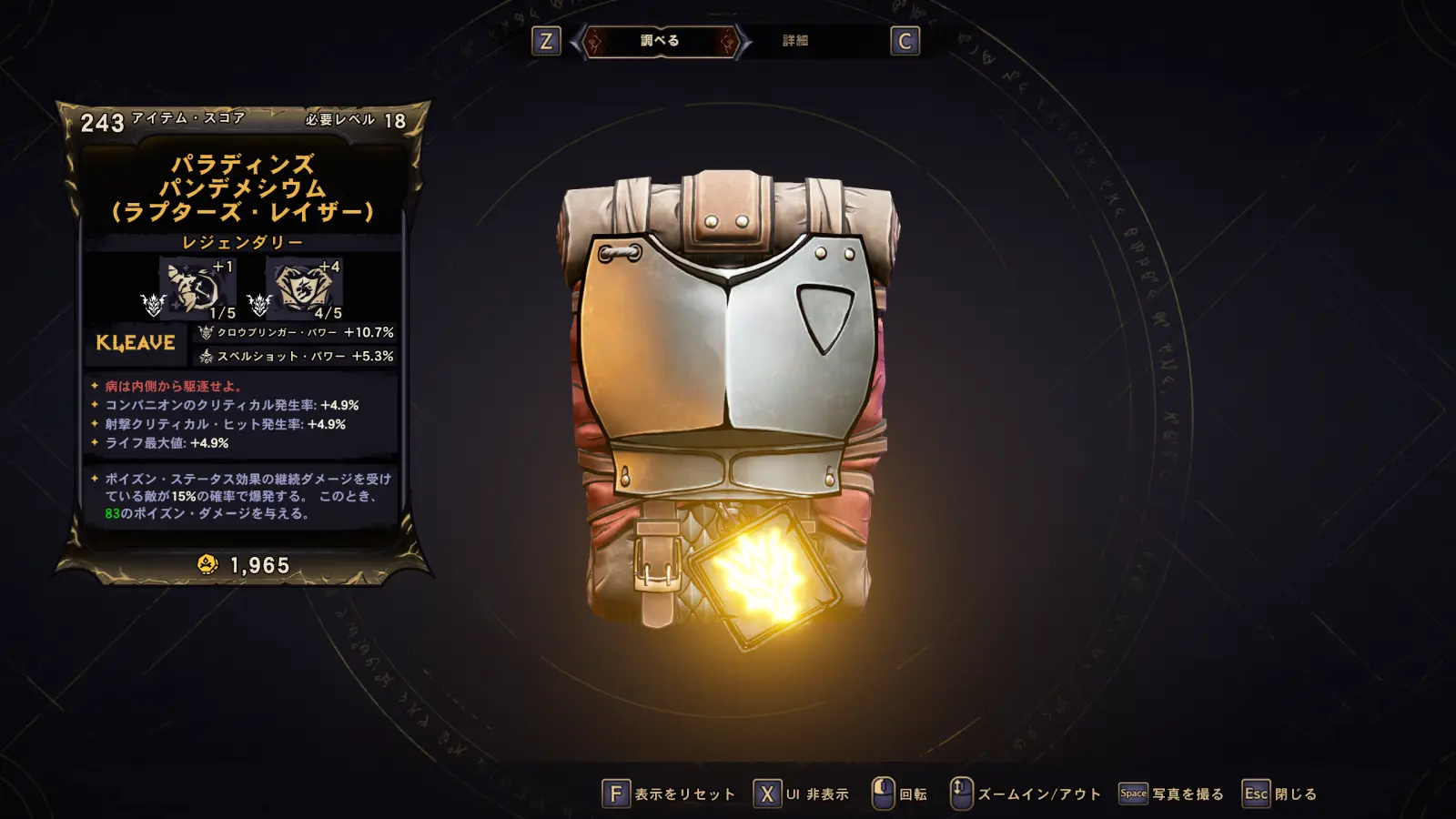Take a photo with 写真を撮る

1171,794
